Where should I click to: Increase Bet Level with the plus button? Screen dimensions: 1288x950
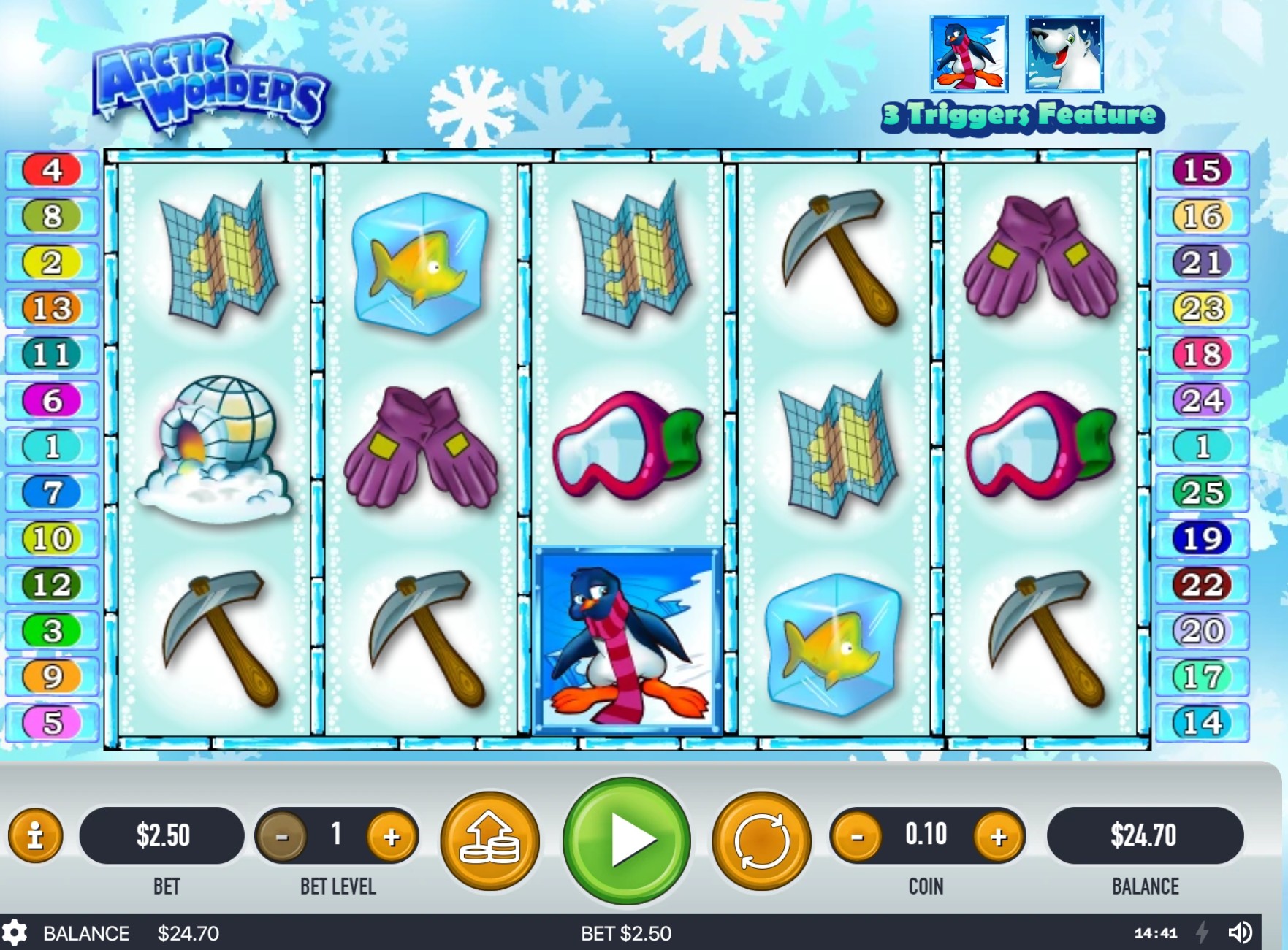tap(392, 835)
